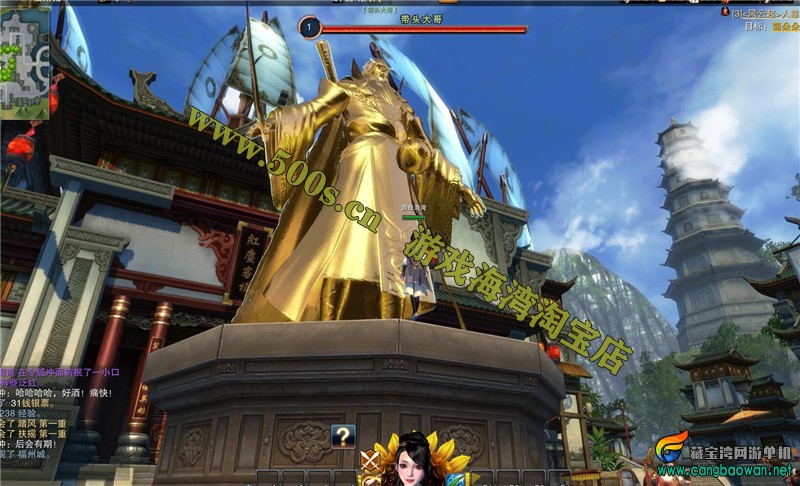
Task: Use the green-blue skill icon beside portrait
Action: click(454, 479)
